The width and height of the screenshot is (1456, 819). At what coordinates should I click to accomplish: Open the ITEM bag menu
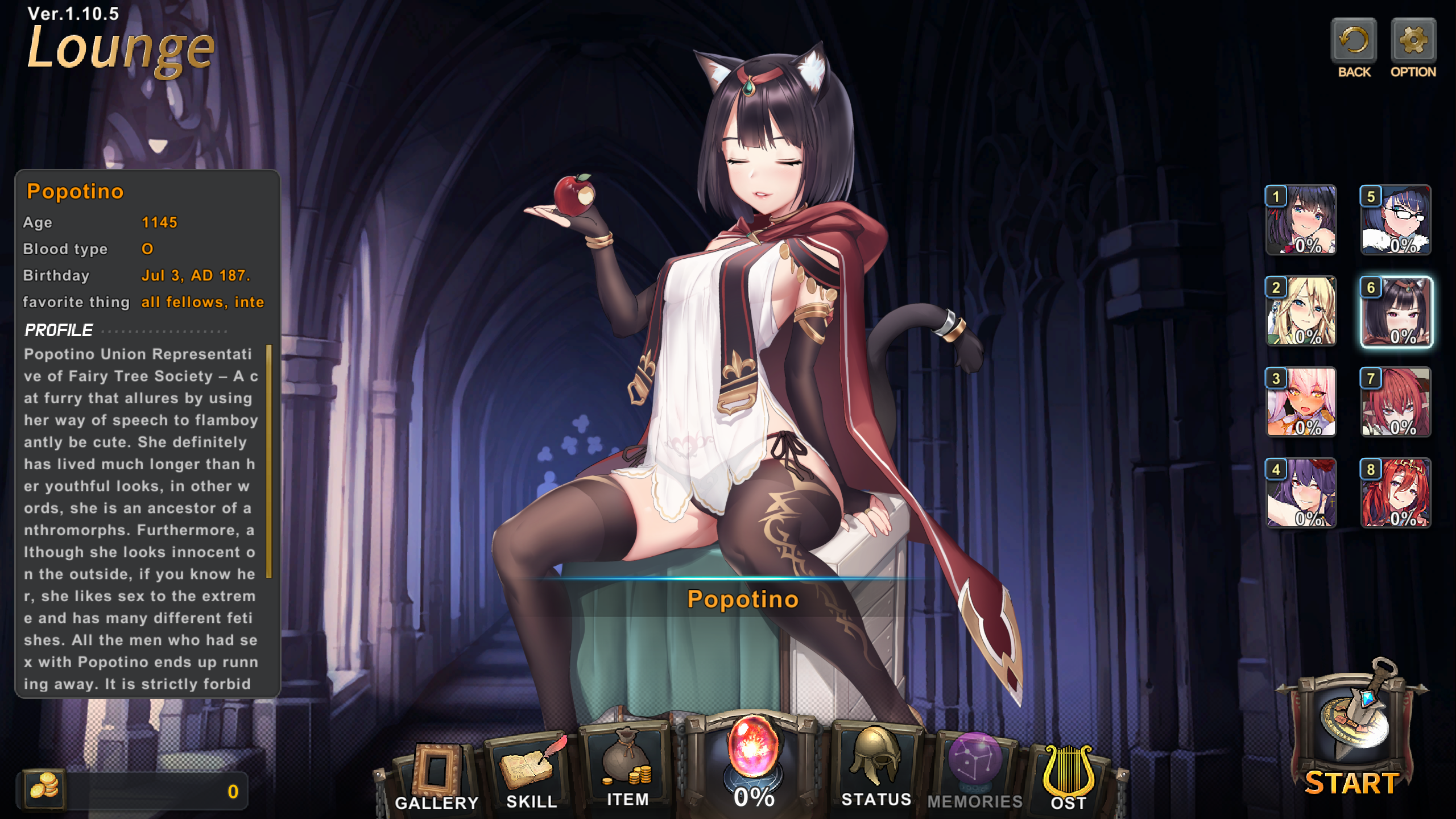pos(627,768)
